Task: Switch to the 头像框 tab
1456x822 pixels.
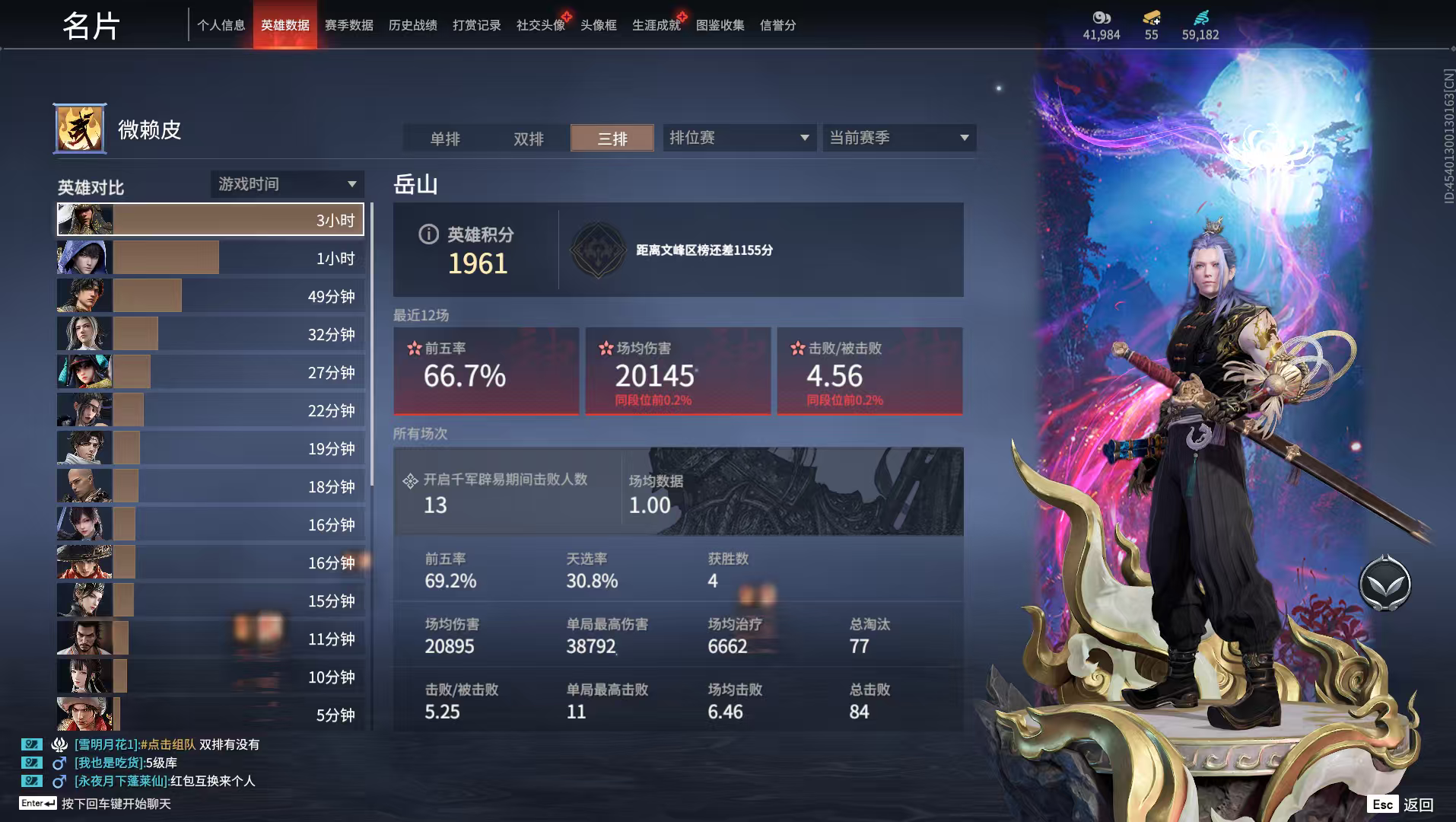Action: coord(598,25)
